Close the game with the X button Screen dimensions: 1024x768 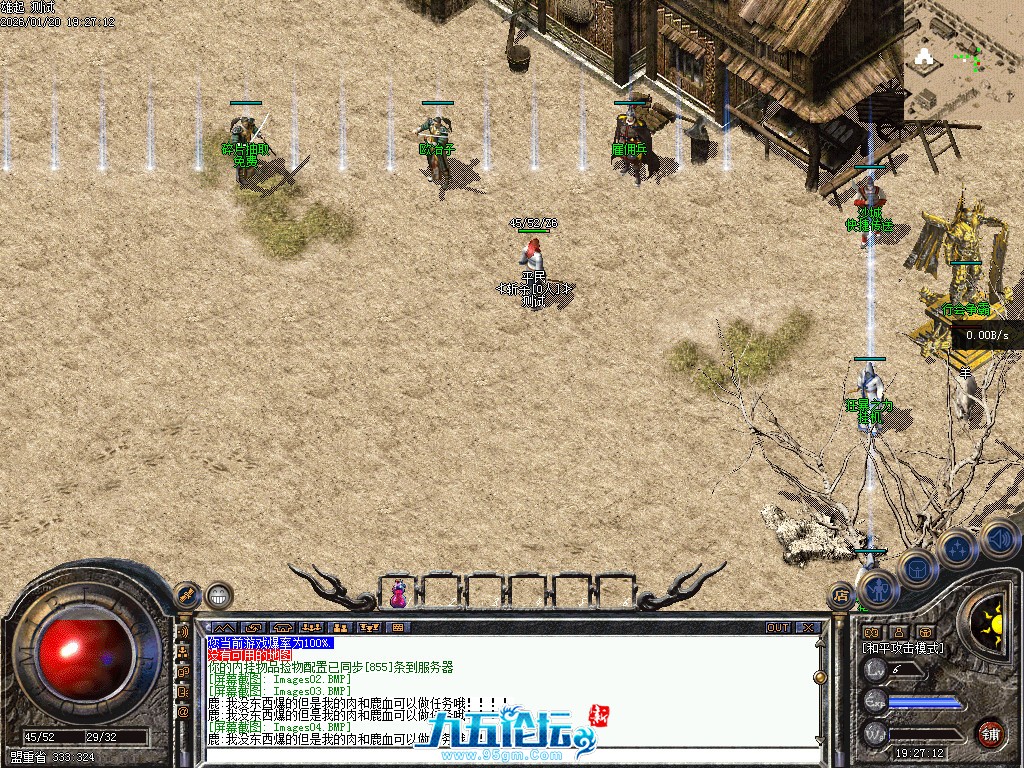click(808, 628)
